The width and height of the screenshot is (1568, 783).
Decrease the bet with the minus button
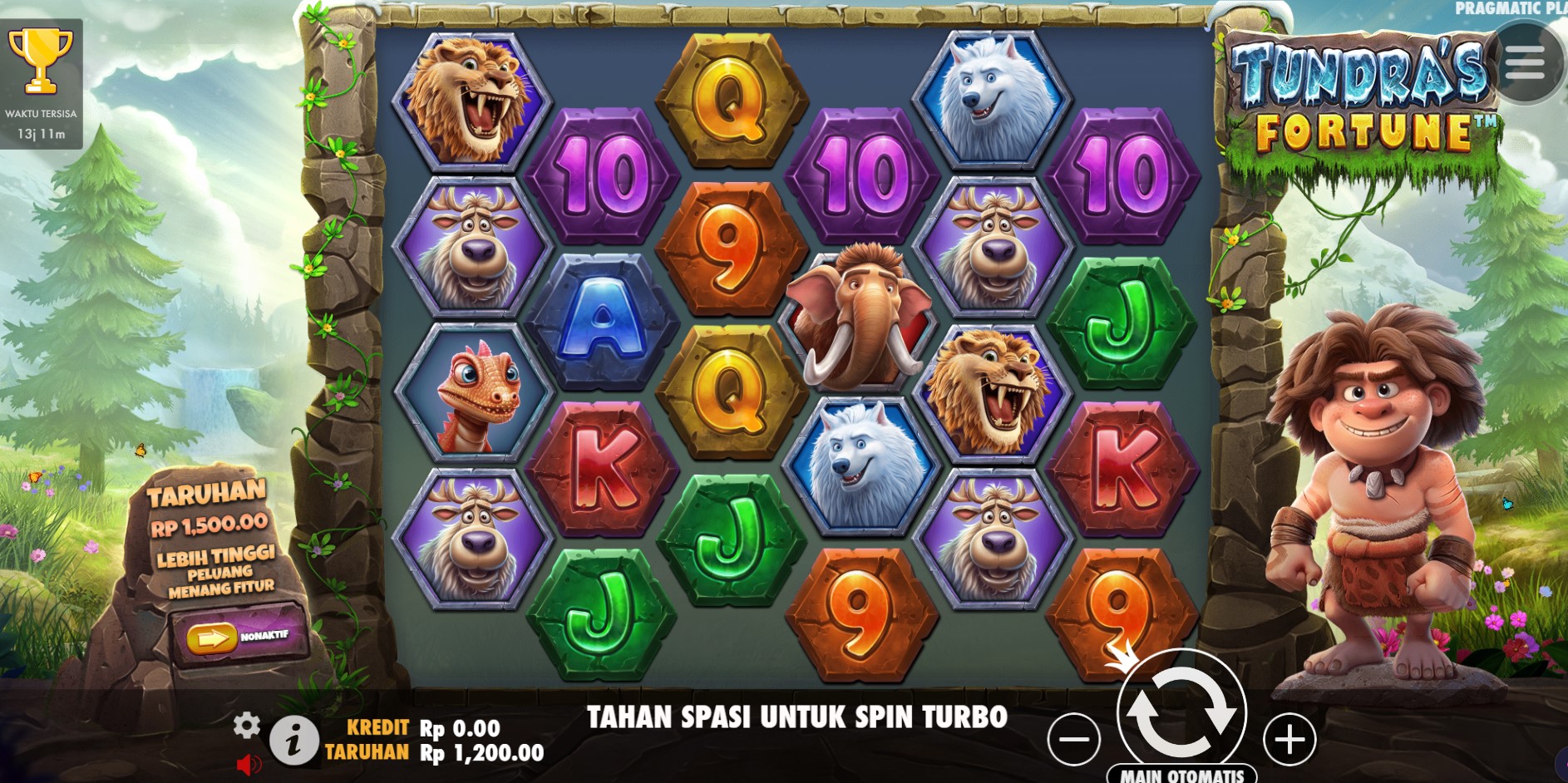tap(1073, 739)
